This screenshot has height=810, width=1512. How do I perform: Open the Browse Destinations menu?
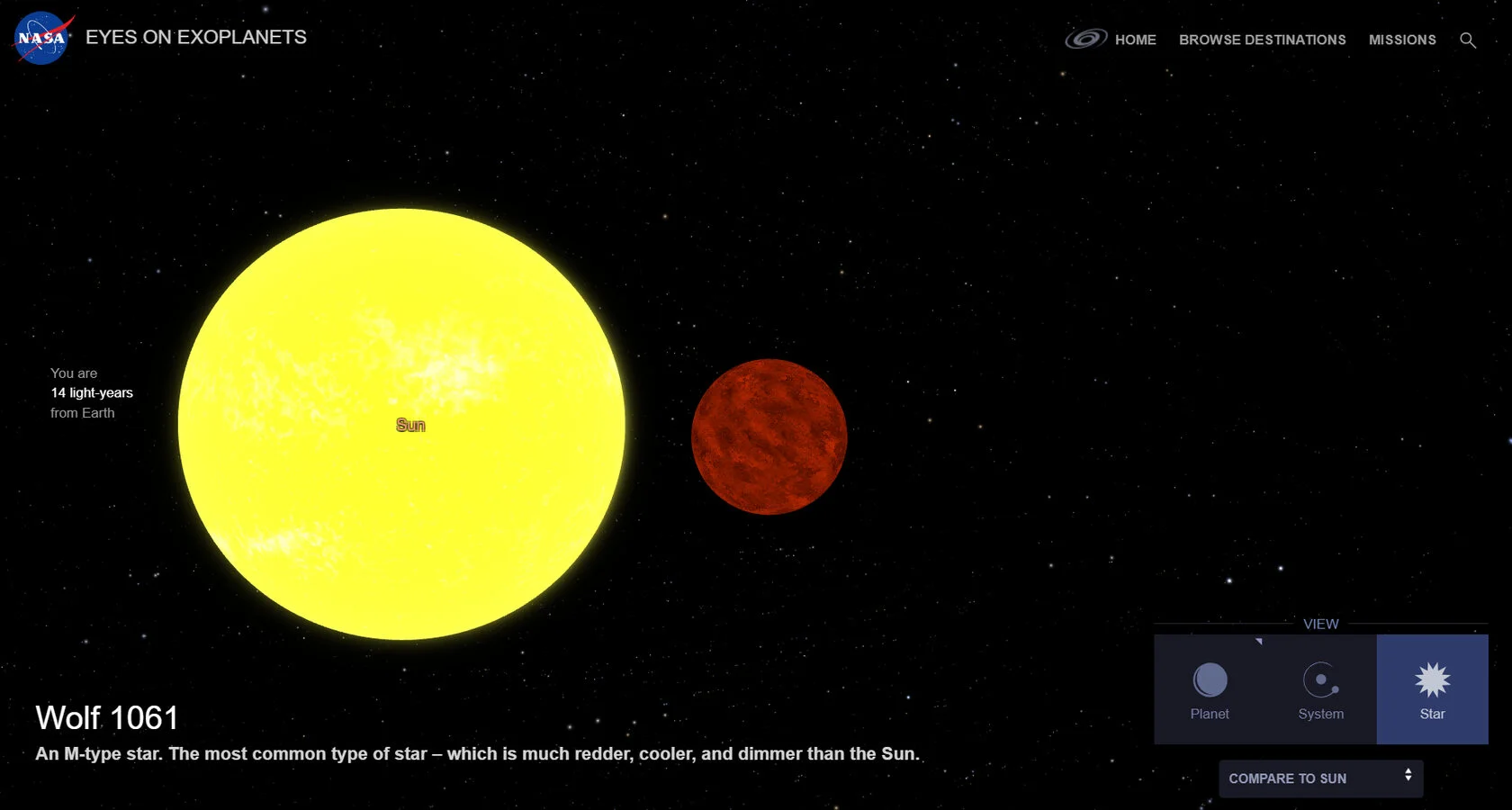coord(1262,40)
